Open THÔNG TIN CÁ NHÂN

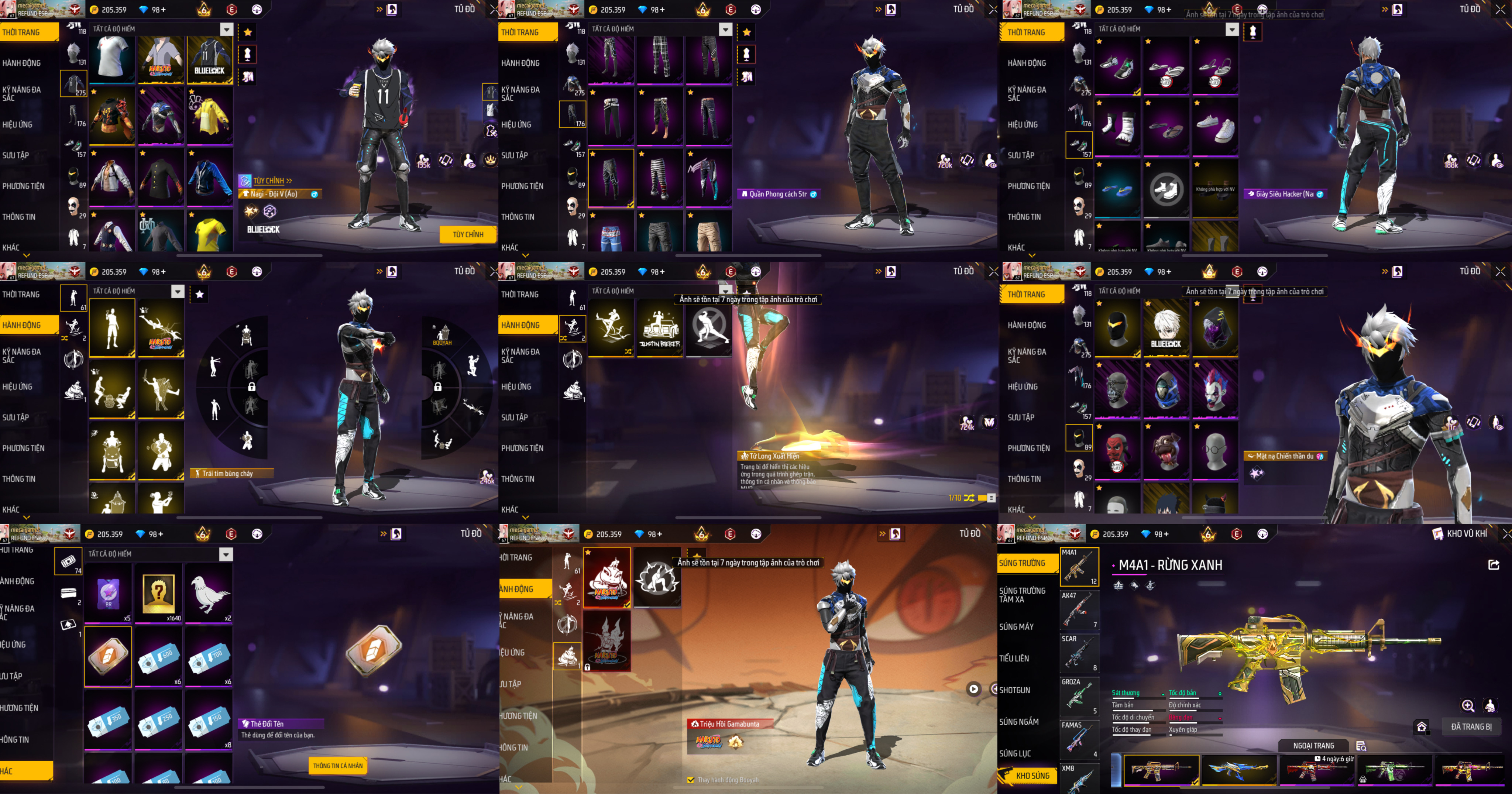pos(337,765)
